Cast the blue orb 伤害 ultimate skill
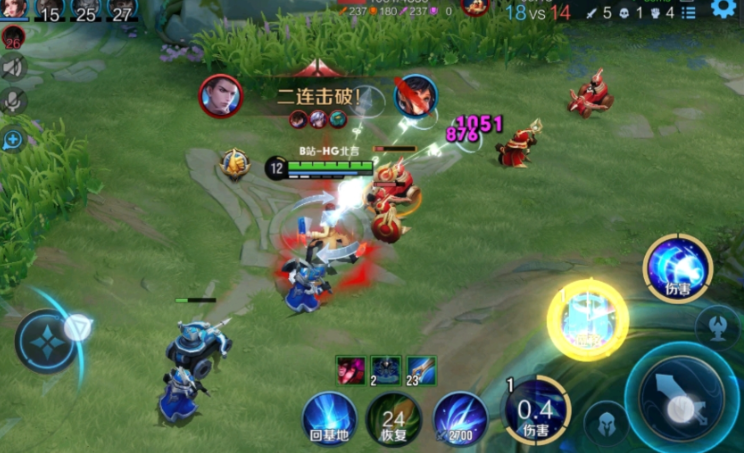Screen dimensions: 744x453 click(678, 267)
